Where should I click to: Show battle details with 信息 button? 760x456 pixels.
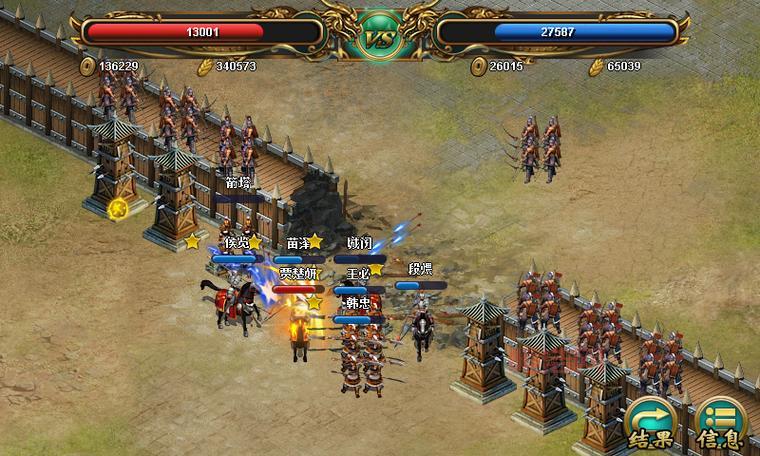(x=720, y=423)
